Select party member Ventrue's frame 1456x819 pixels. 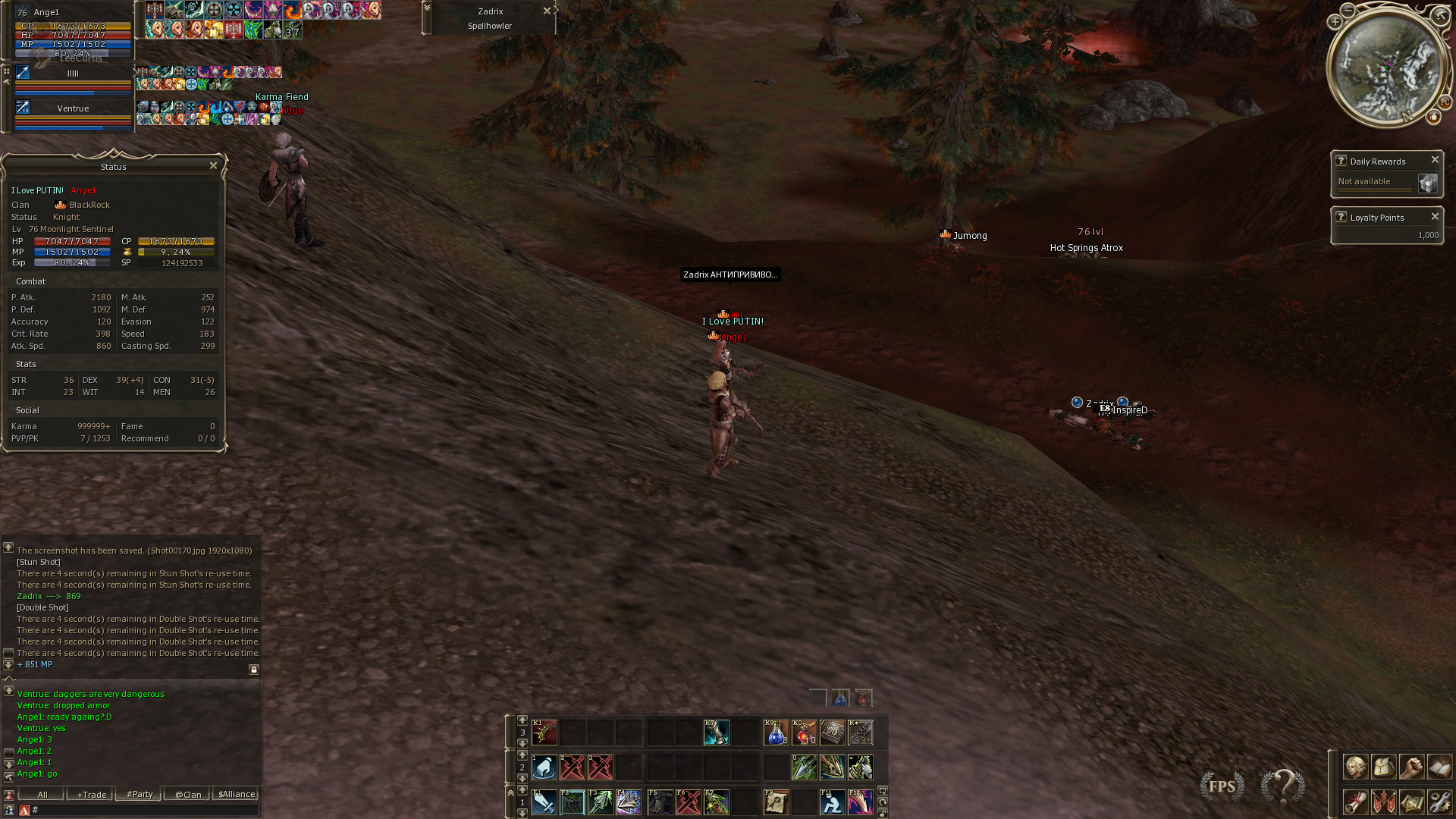click(x=73, y=109)
